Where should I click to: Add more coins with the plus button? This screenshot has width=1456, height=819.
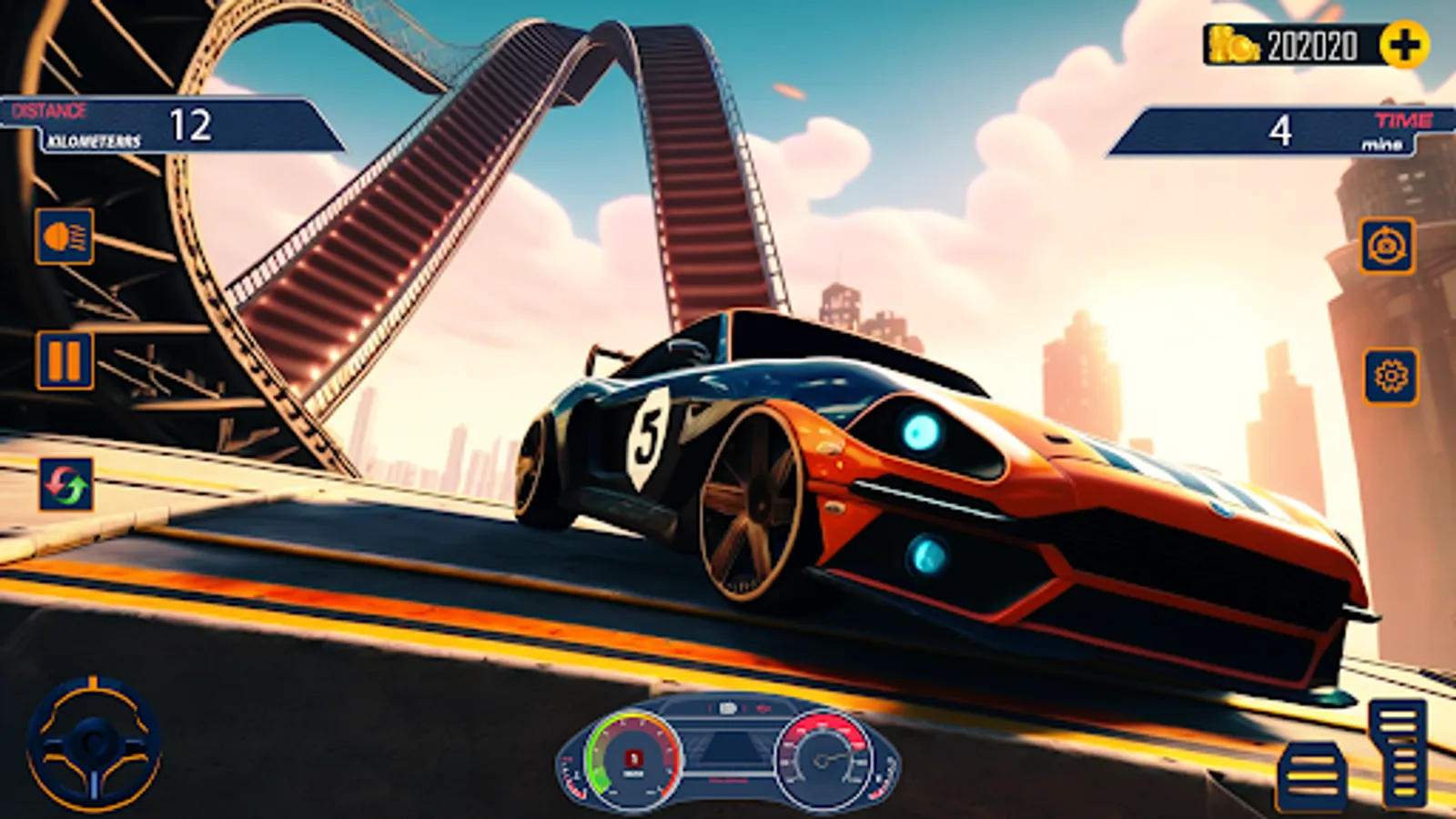coord(1403,45)
